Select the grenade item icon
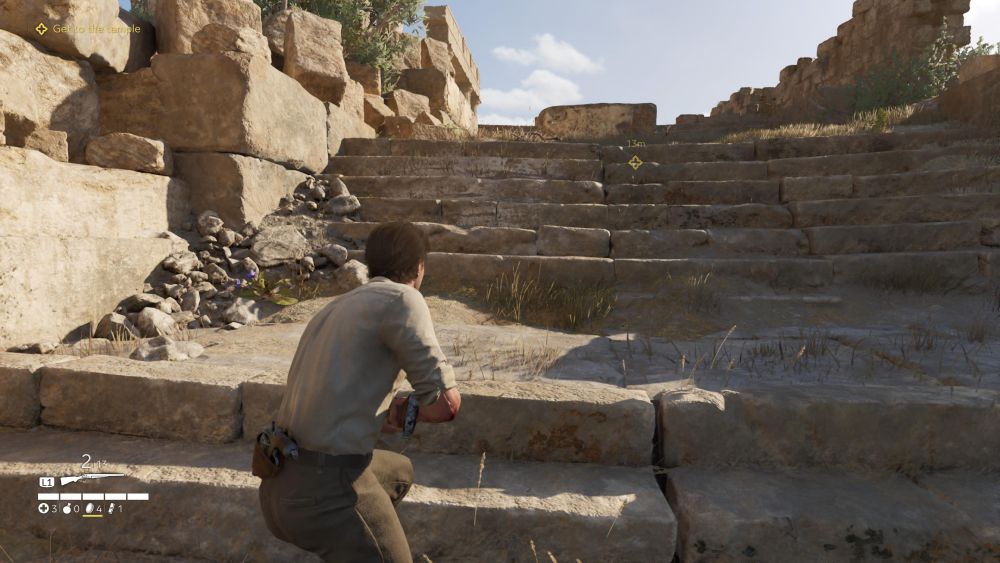 [x=68, y=508]
